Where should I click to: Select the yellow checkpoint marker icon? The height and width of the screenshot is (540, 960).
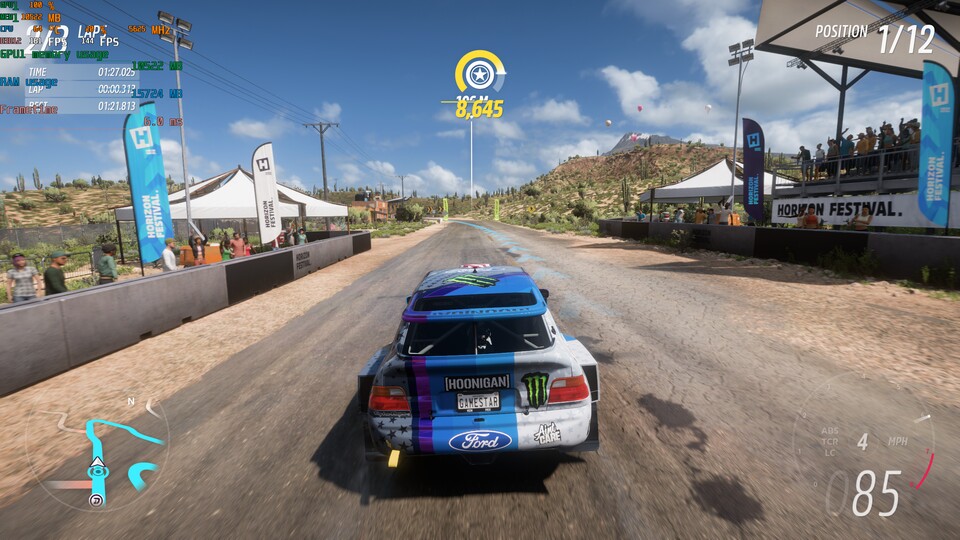(x=480, y=73)
